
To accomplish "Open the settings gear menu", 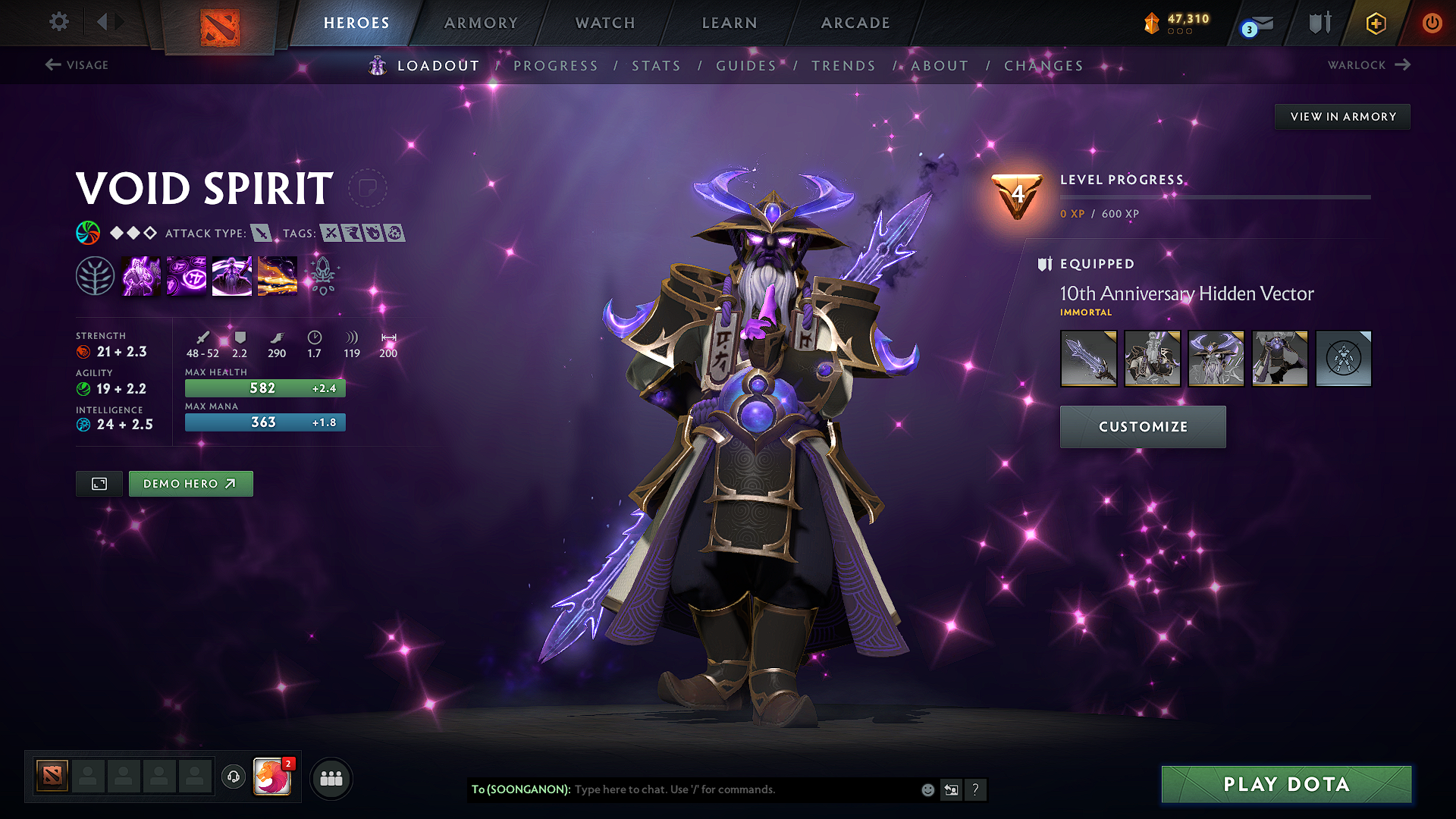I will pos(58,22).
